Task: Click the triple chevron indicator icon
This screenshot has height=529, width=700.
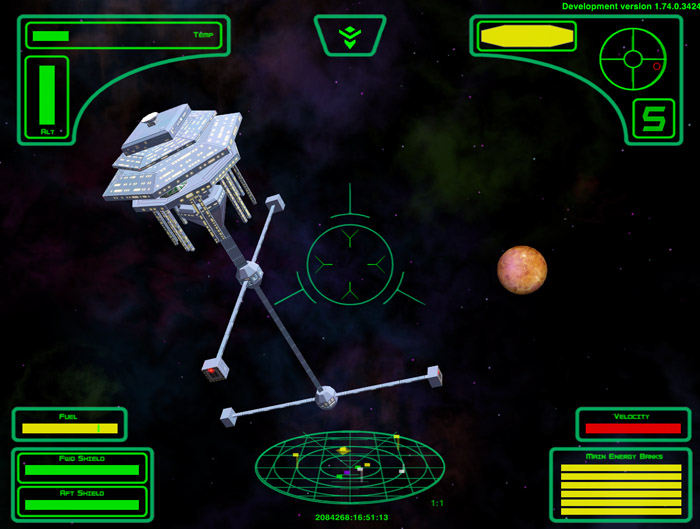Action: [349, 36]
